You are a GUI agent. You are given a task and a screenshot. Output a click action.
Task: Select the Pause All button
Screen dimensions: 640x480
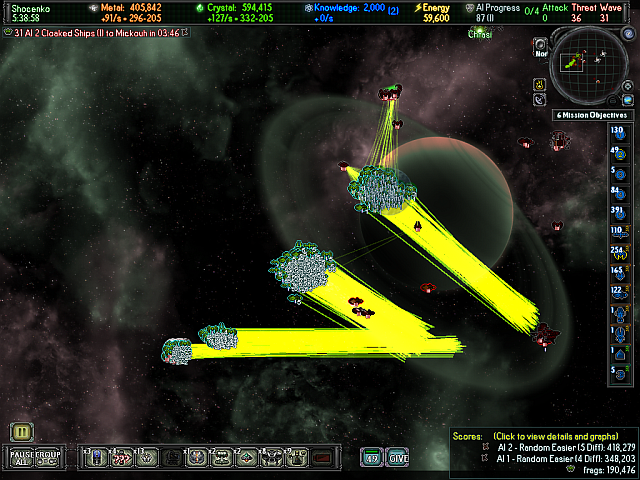(x=22, y=457)
